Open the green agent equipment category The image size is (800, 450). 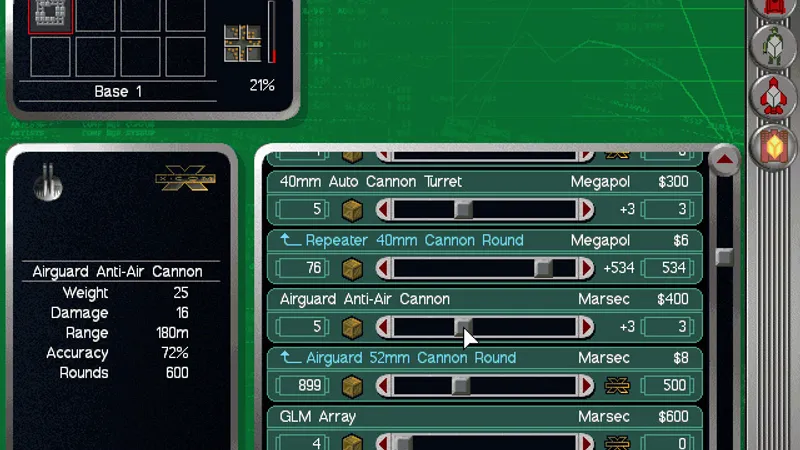click(x=772, y=45)
